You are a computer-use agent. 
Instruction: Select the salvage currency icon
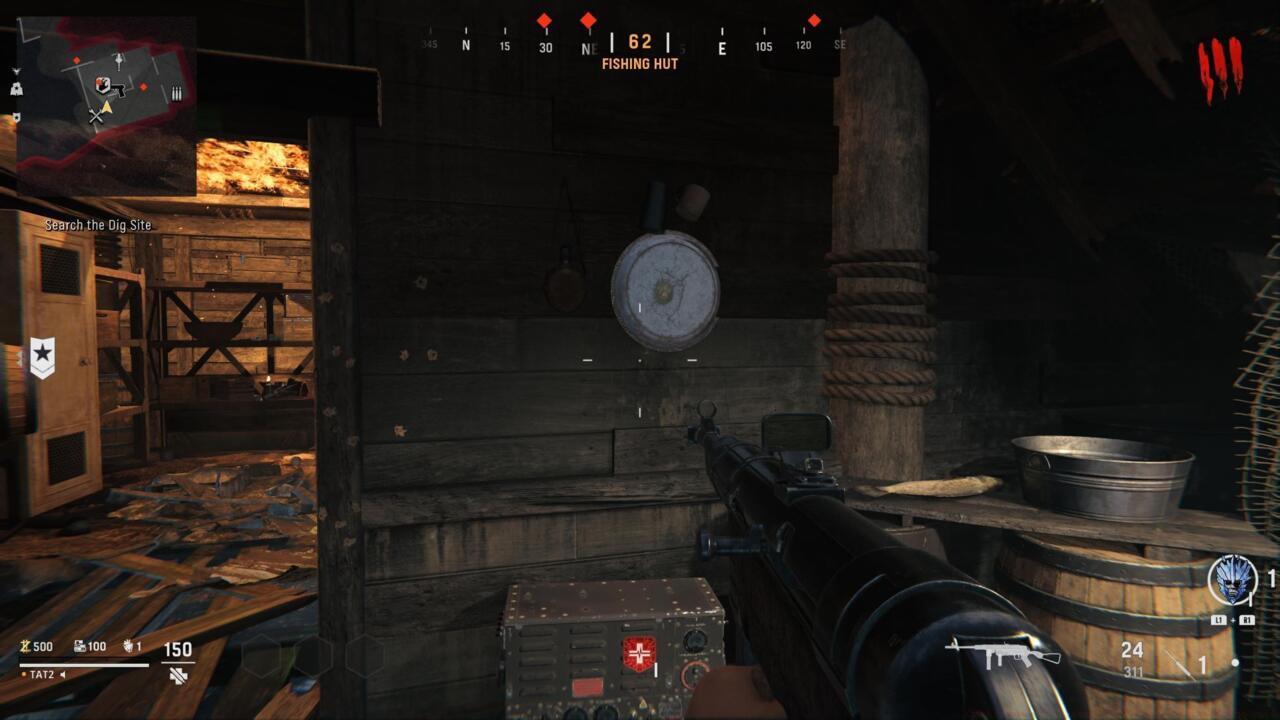(79, 646)
